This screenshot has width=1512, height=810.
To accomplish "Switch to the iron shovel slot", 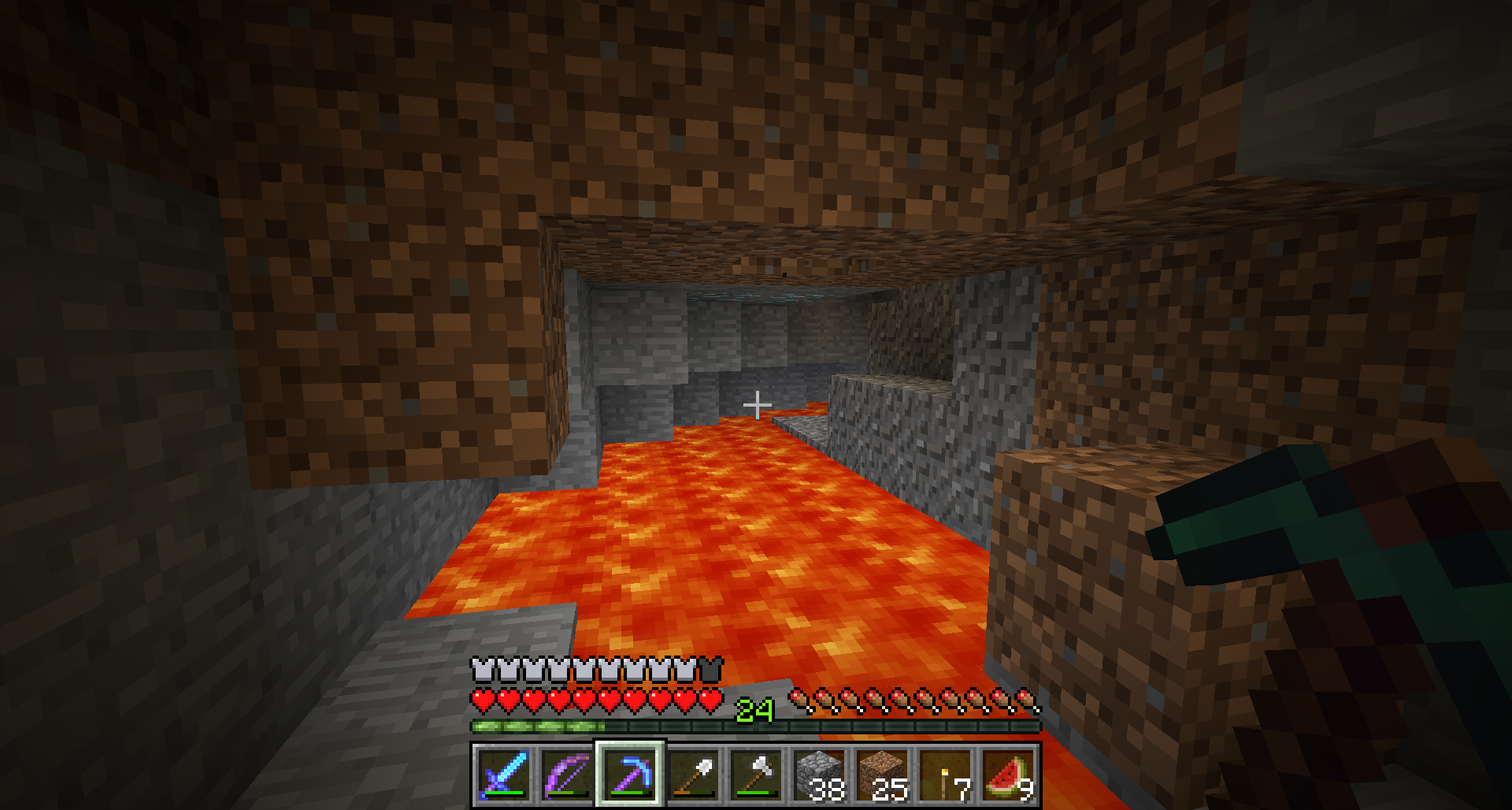I will 693,775.
